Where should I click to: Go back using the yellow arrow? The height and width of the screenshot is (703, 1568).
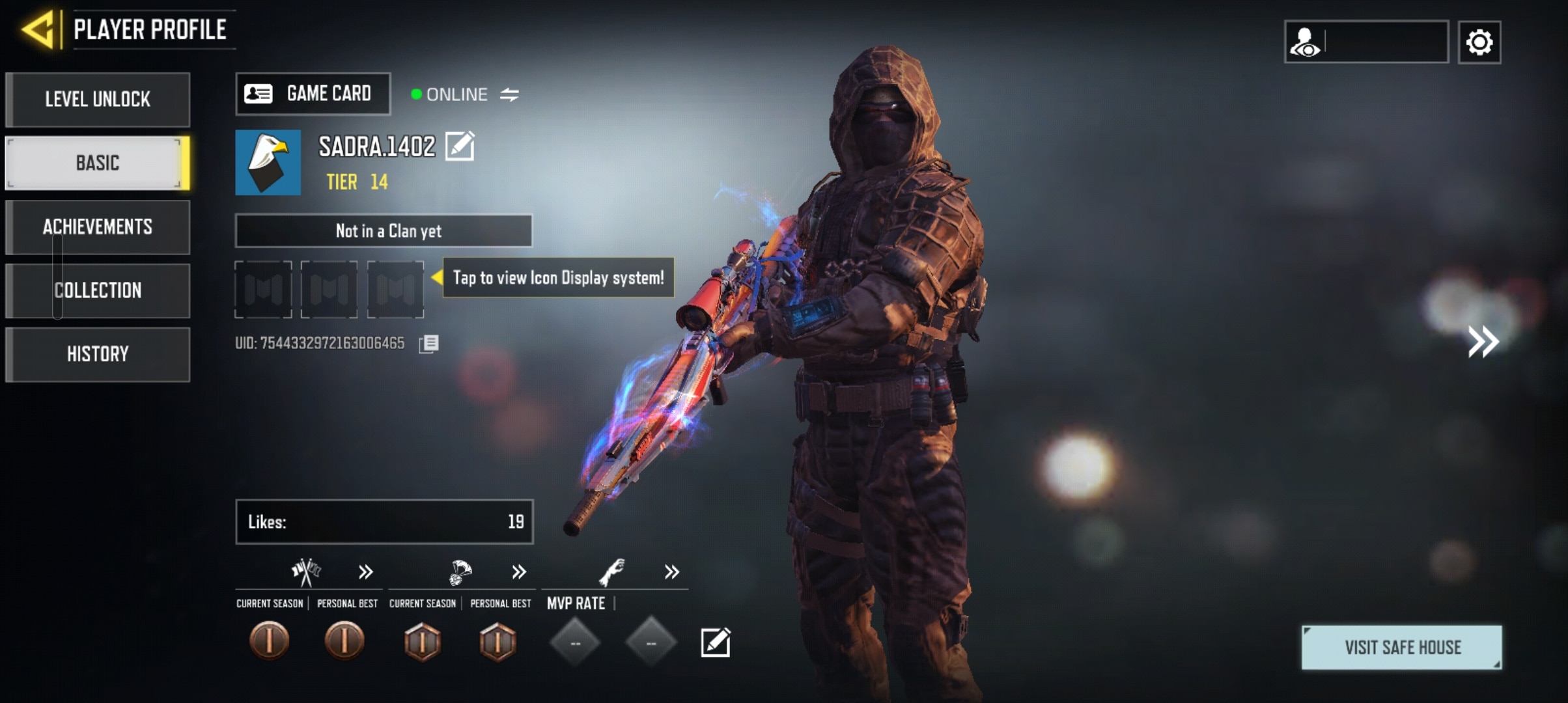tap(38, 30)
